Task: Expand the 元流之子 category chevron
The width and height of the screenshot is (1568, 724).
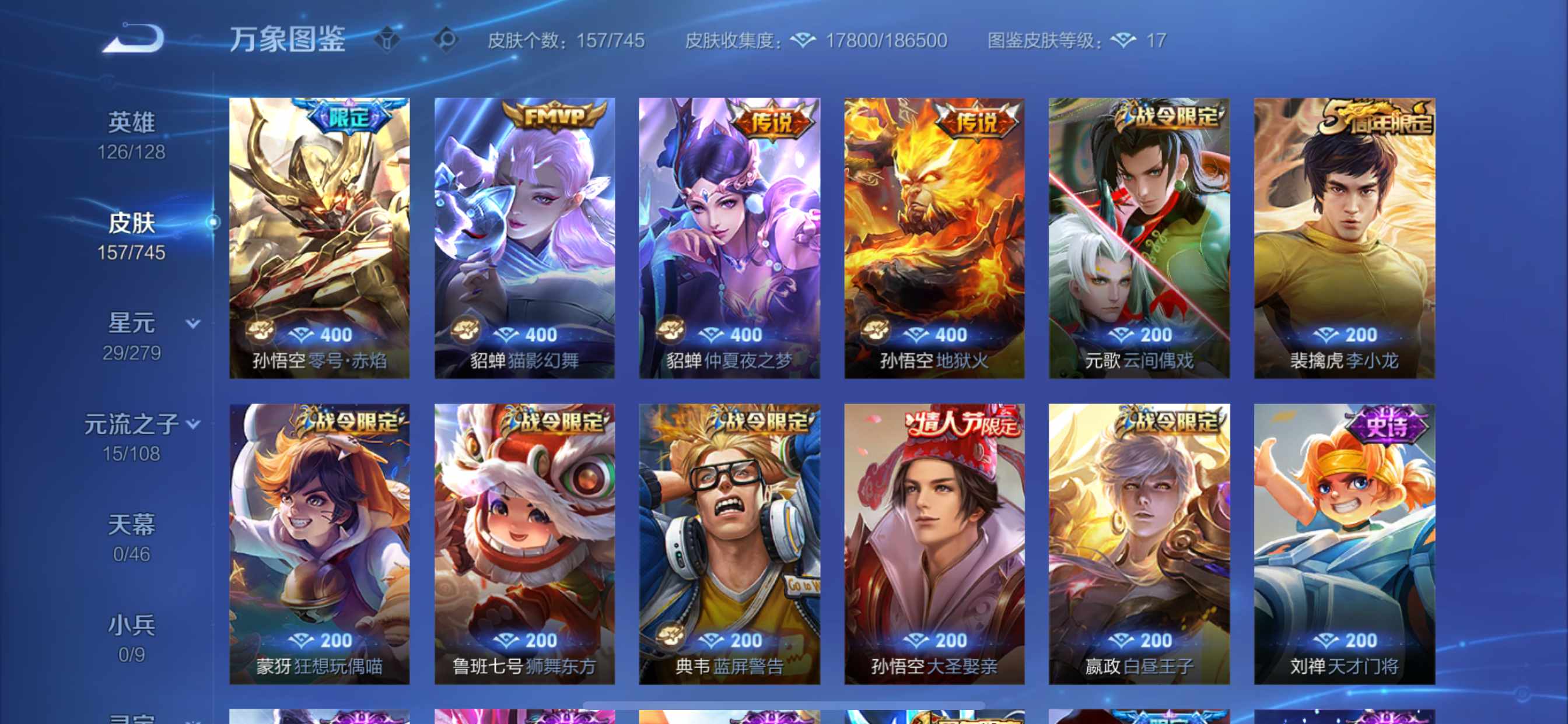Action: (x=192, y=424)
